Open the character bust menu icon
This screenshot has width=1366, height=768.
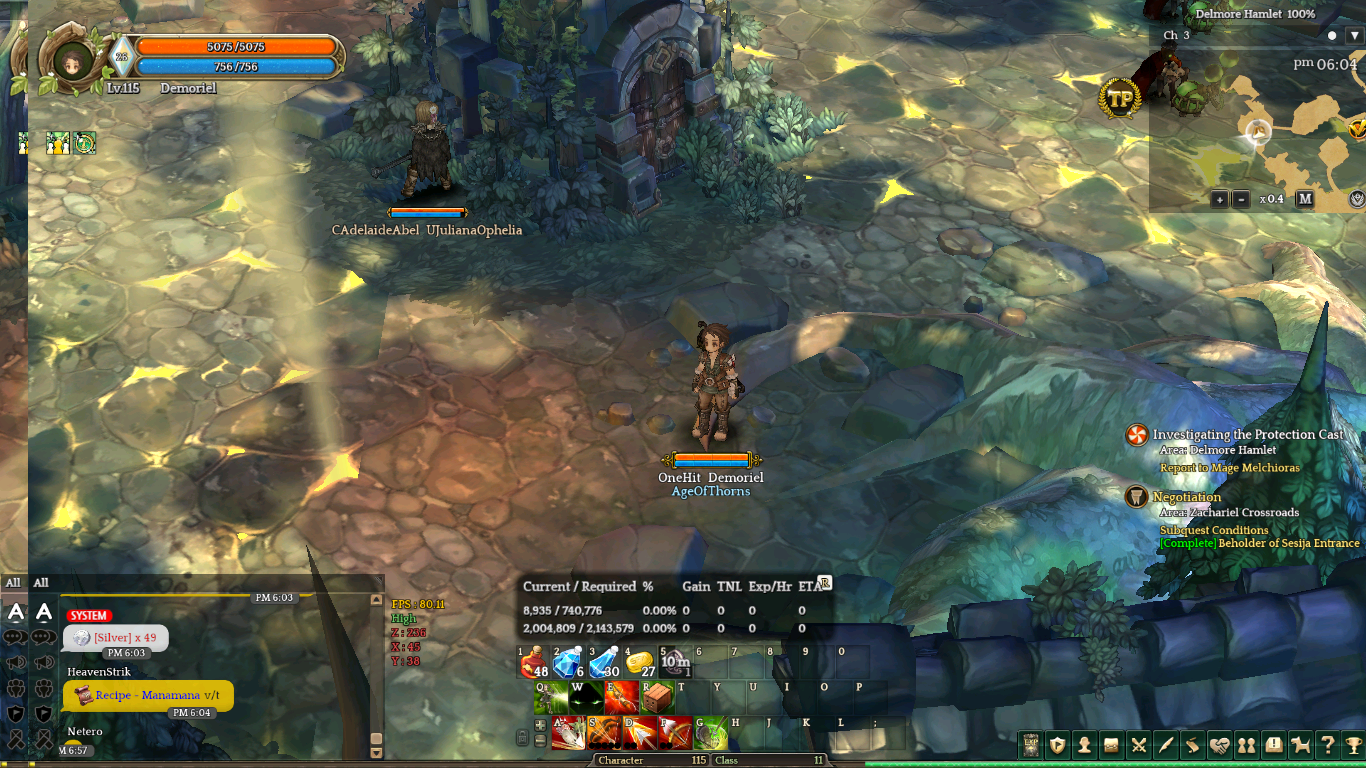[x=1084, y=745]
